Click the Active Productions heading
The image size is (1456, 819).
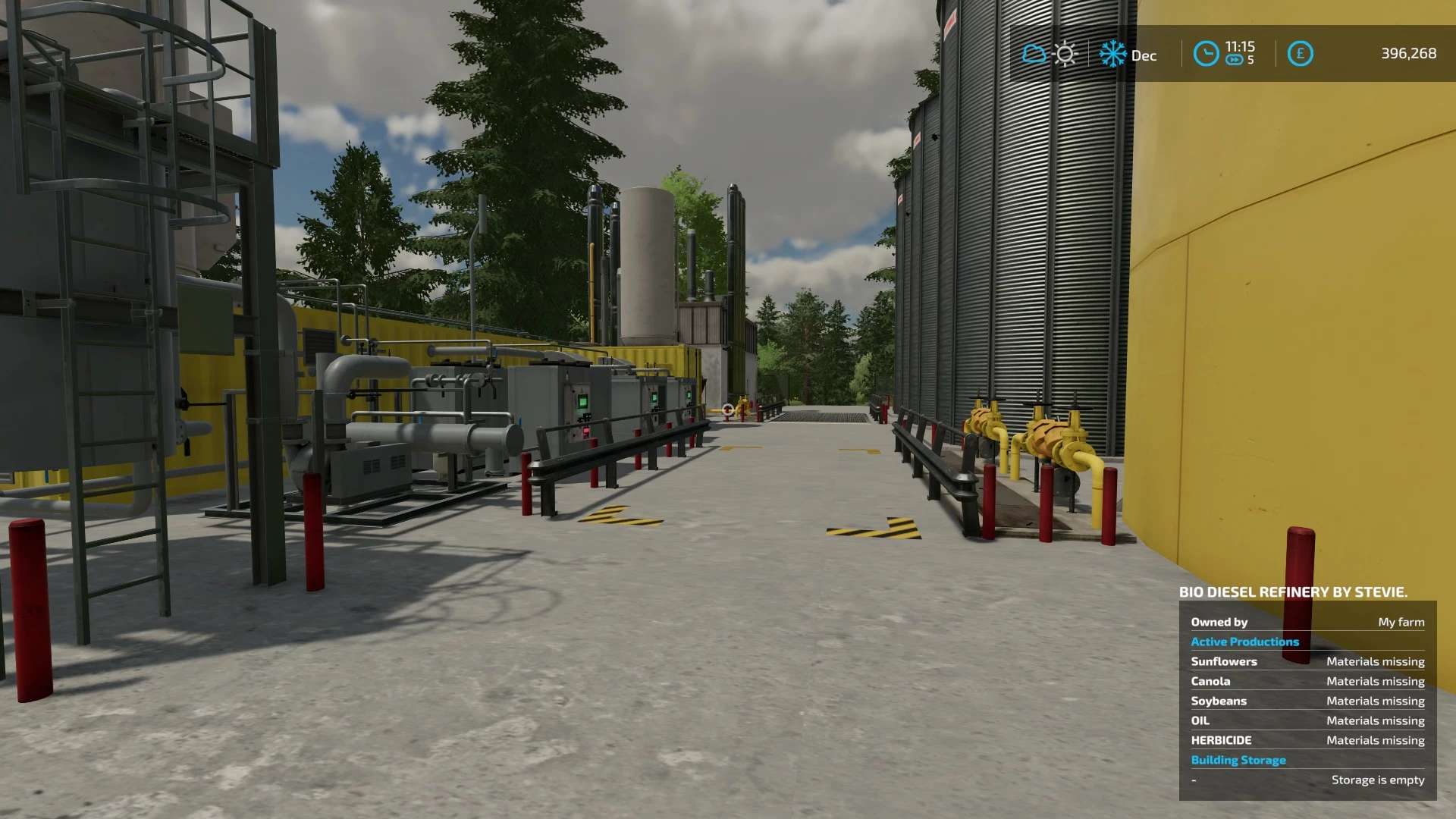click(1244, 642)
